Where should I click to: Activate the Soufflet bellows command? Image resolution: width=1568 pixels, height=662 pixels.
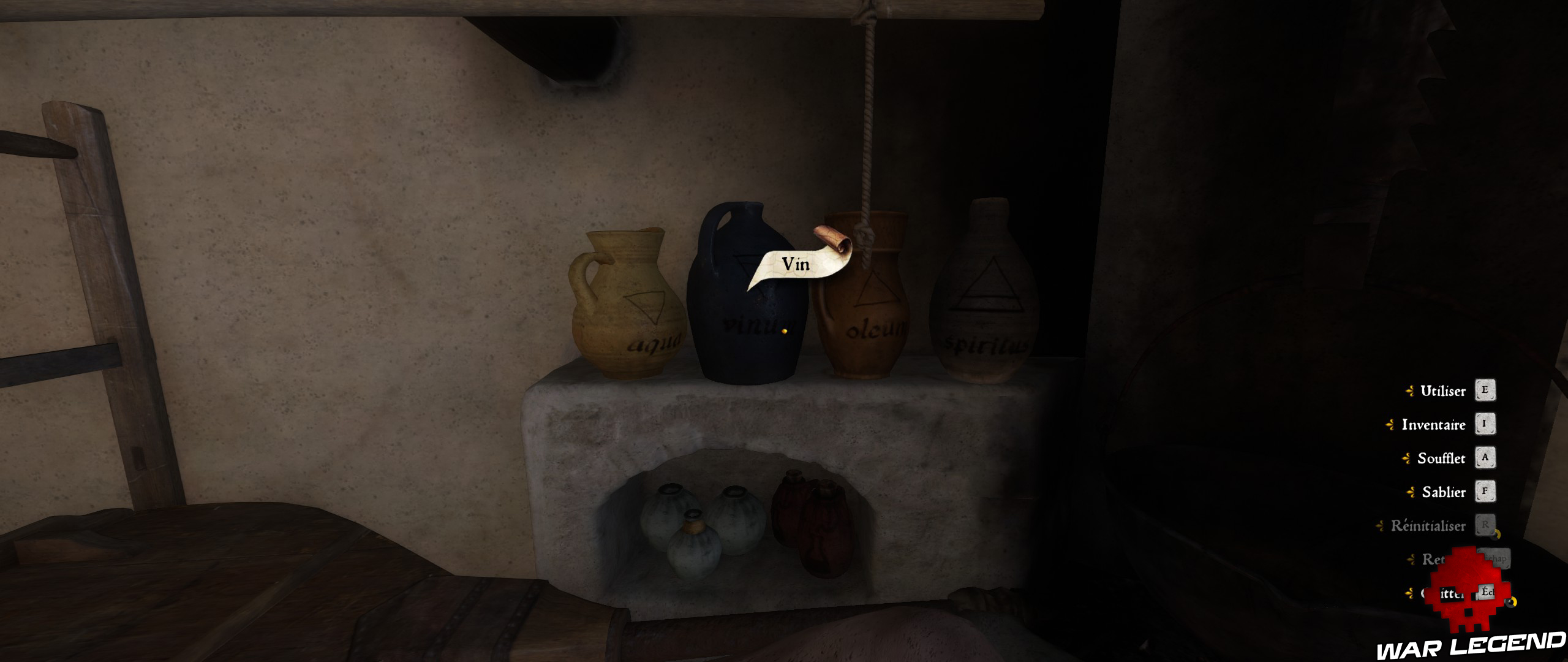[1442, 457]
